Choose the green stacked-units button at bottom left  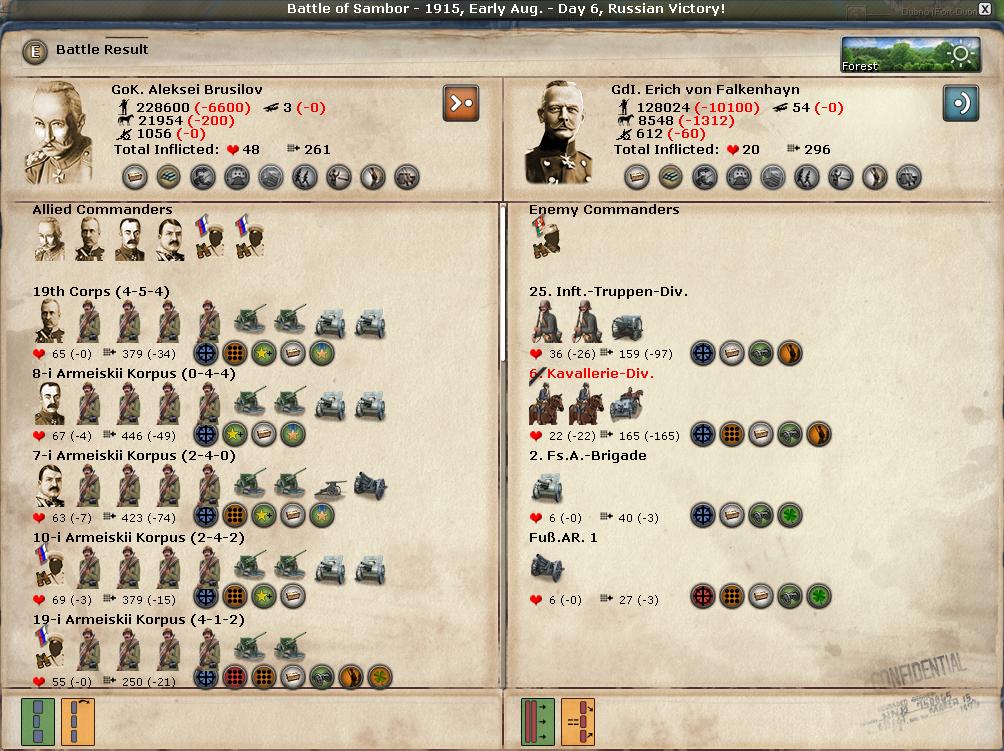click(38, 721)
